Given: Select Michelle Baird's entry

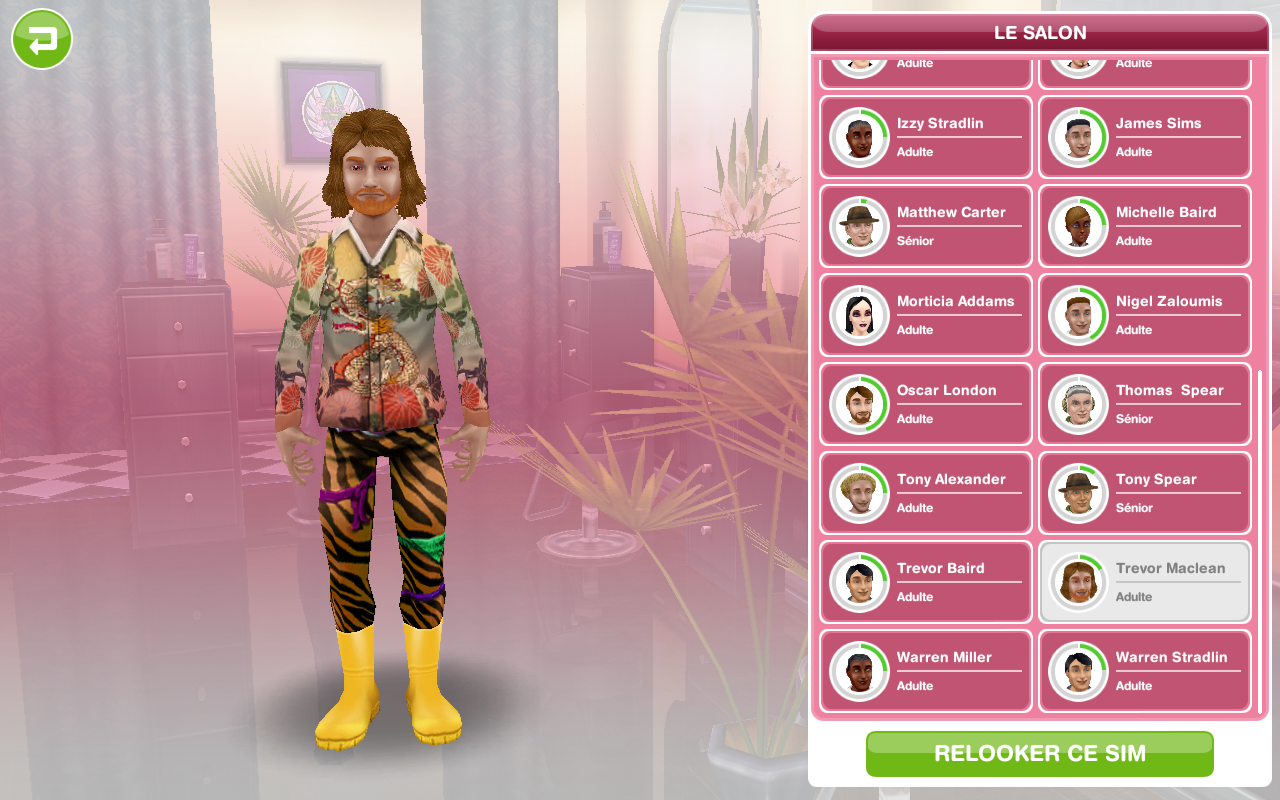Looking at the screenshot, I should [1144, 226].
